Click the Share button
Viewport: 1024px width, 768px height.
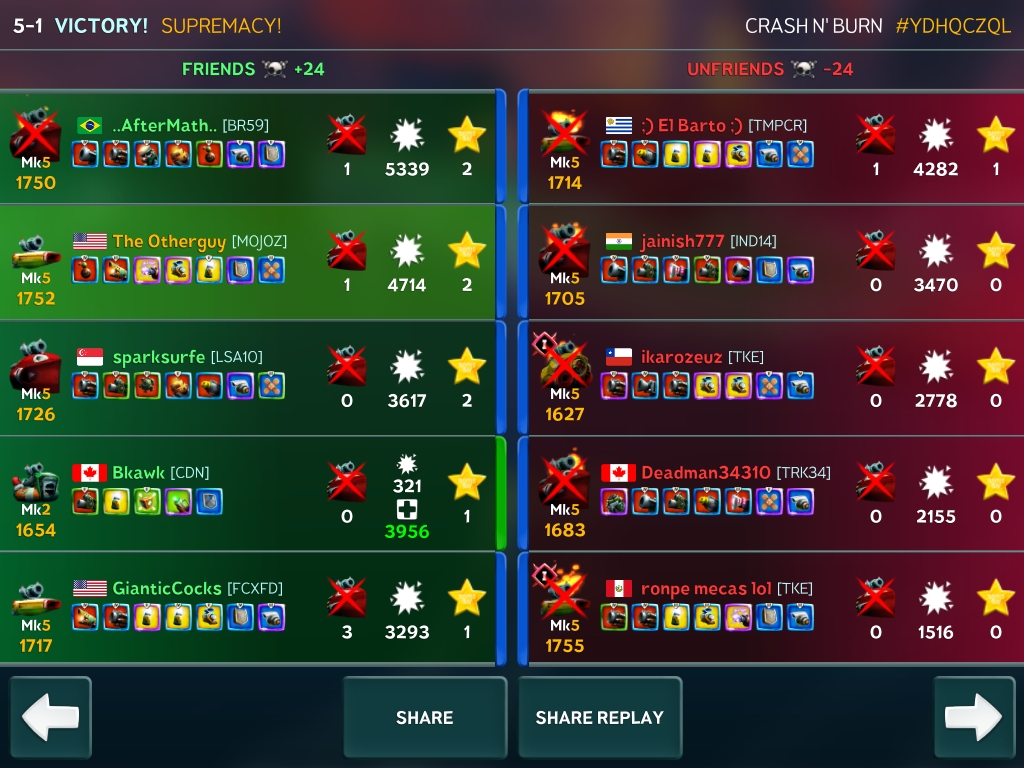424,717
